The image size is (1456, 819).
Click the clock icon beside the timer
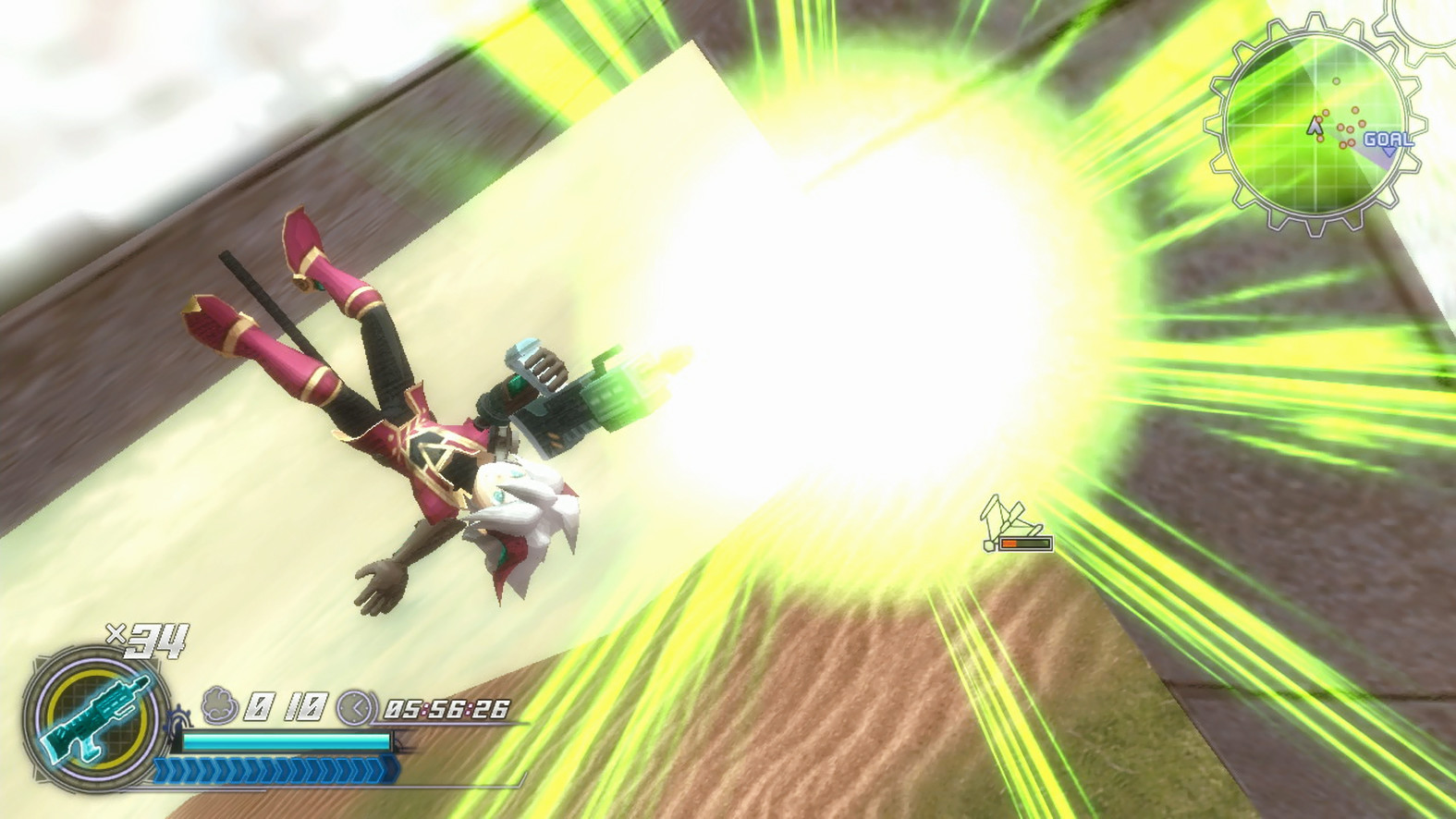coord(355,708)
